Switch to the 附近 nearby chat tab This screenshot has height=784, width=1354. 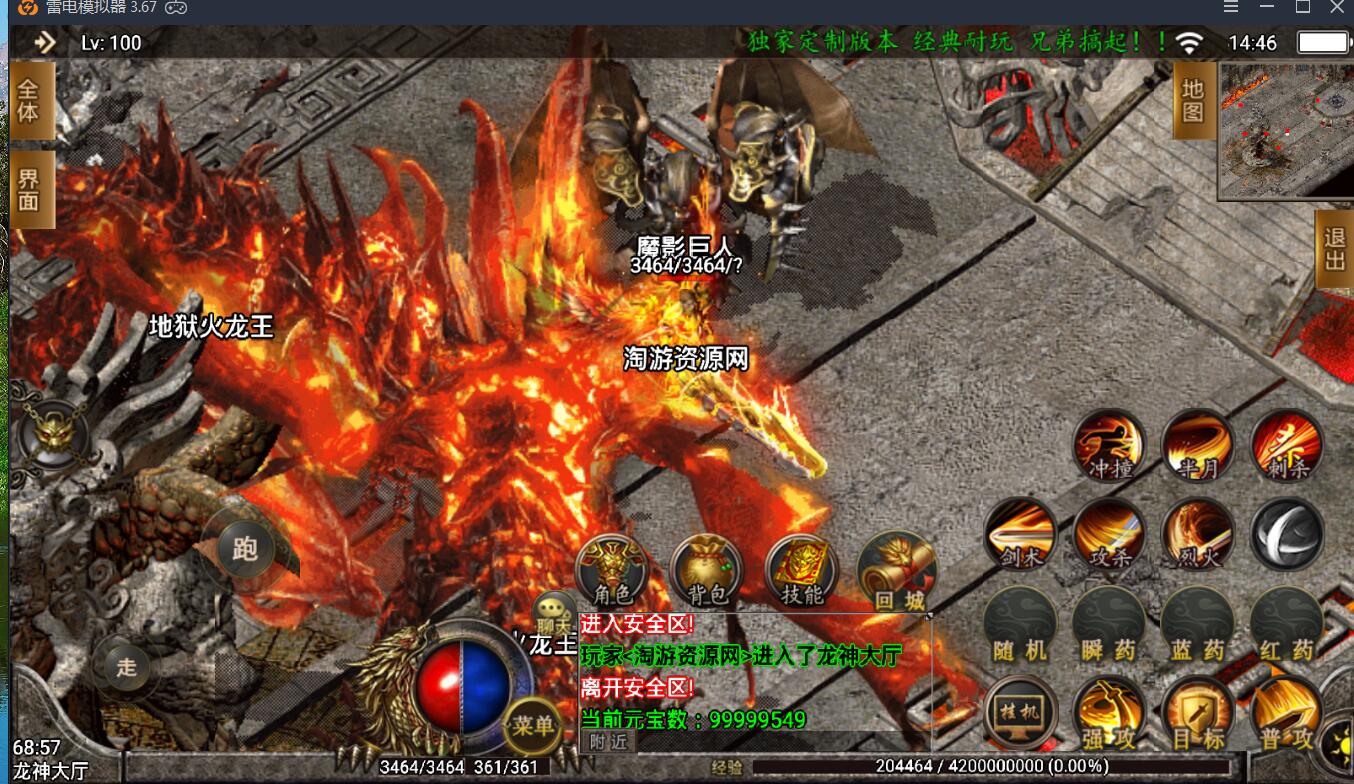click(x=608, y=741)
